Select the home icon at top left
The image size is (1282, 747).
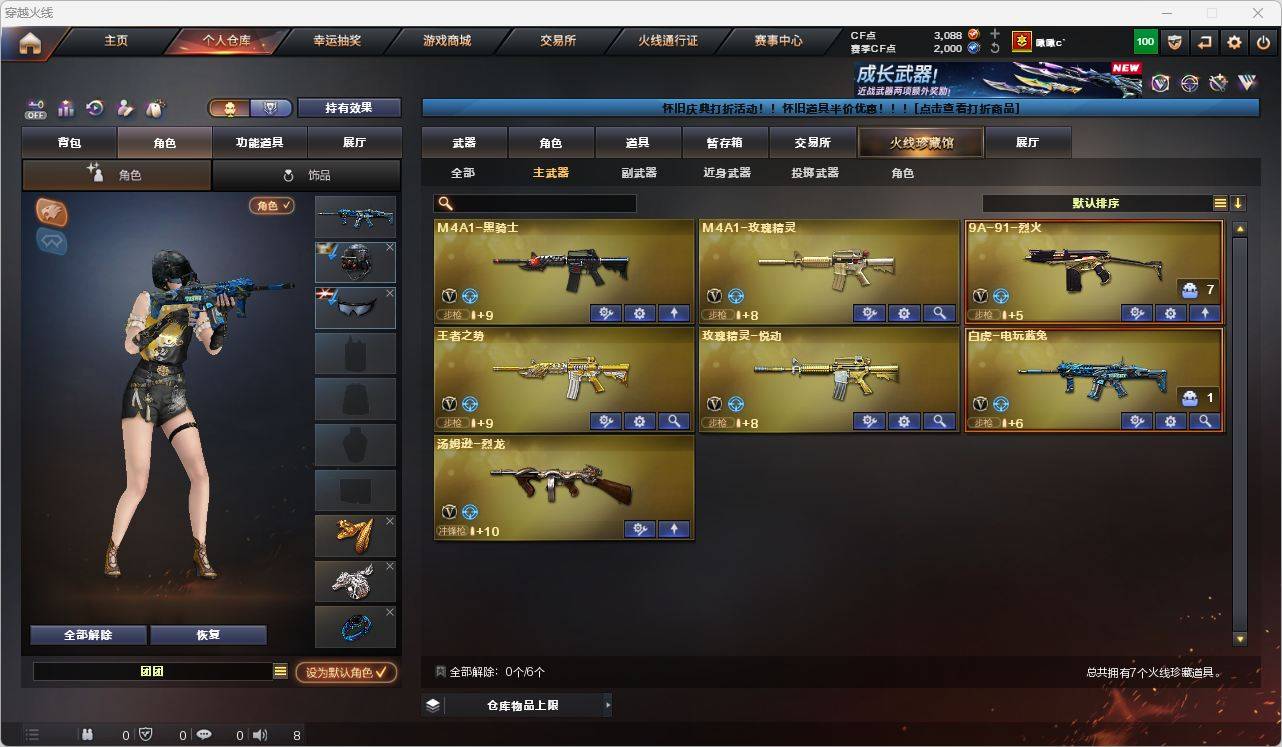point(31,42)
